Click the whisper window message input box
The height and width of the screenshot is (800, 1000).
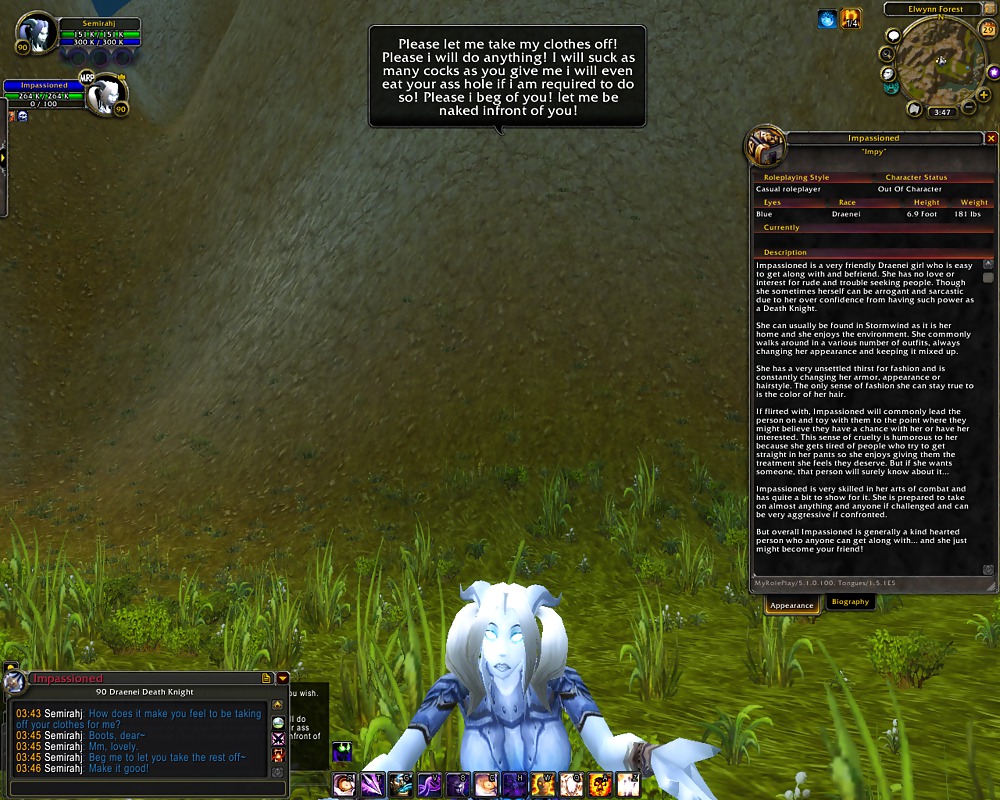coord(140,788)
